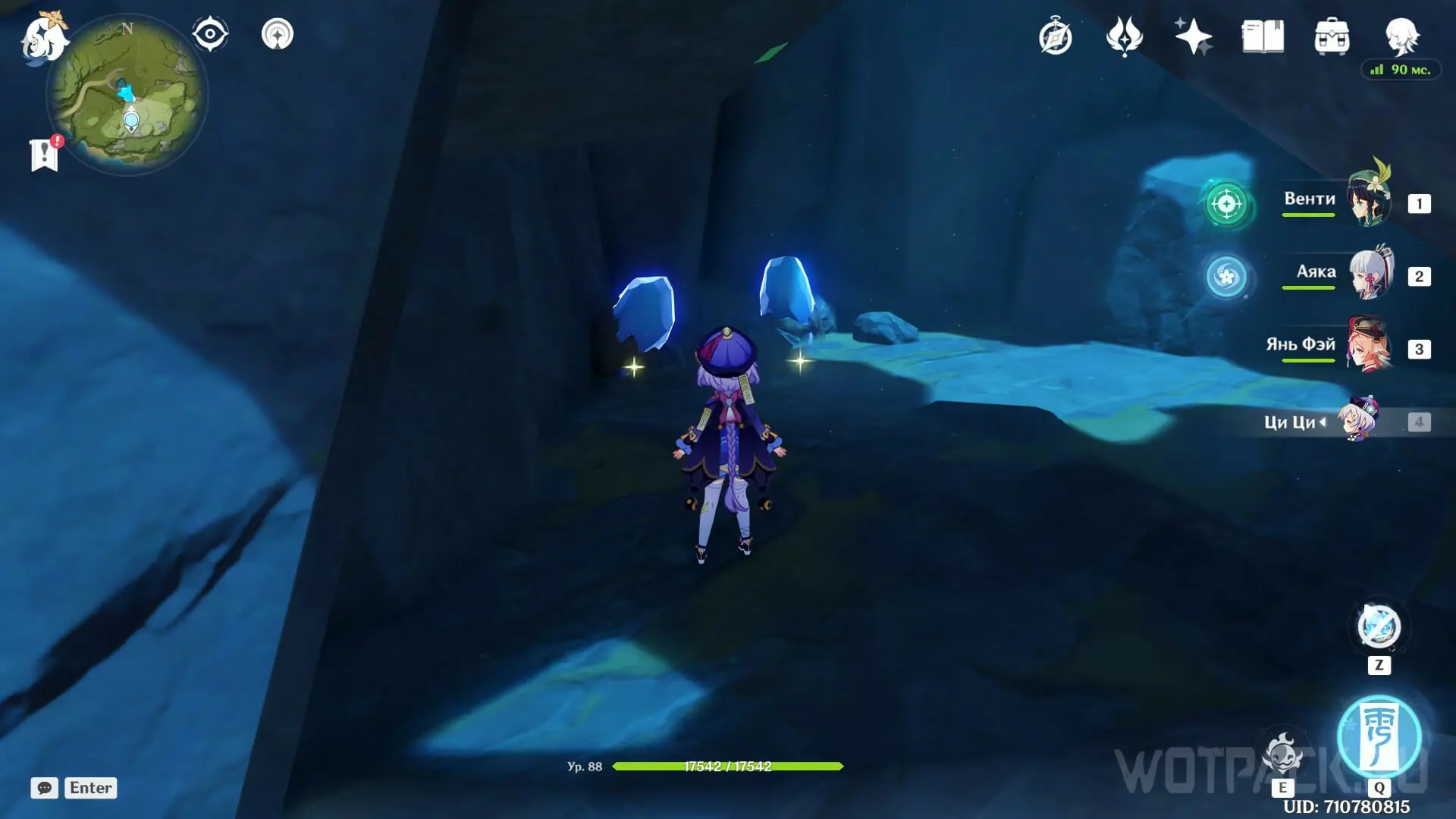Use the round gadget above the Z label

(1379, 627)
